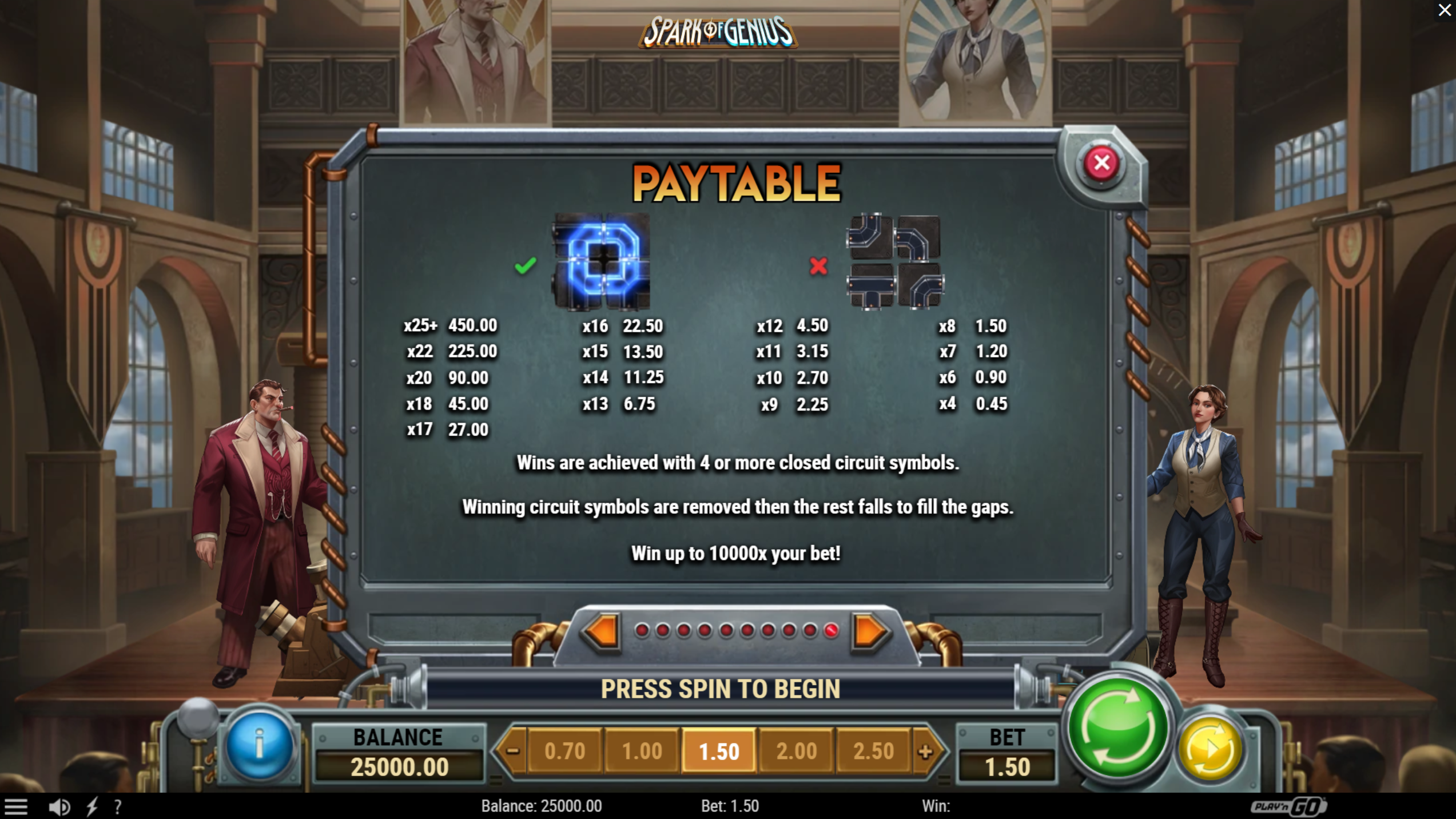Select the highlighted 1.50 bet amount
This screenshot has width=1456, height=819.
pos(719,751)
